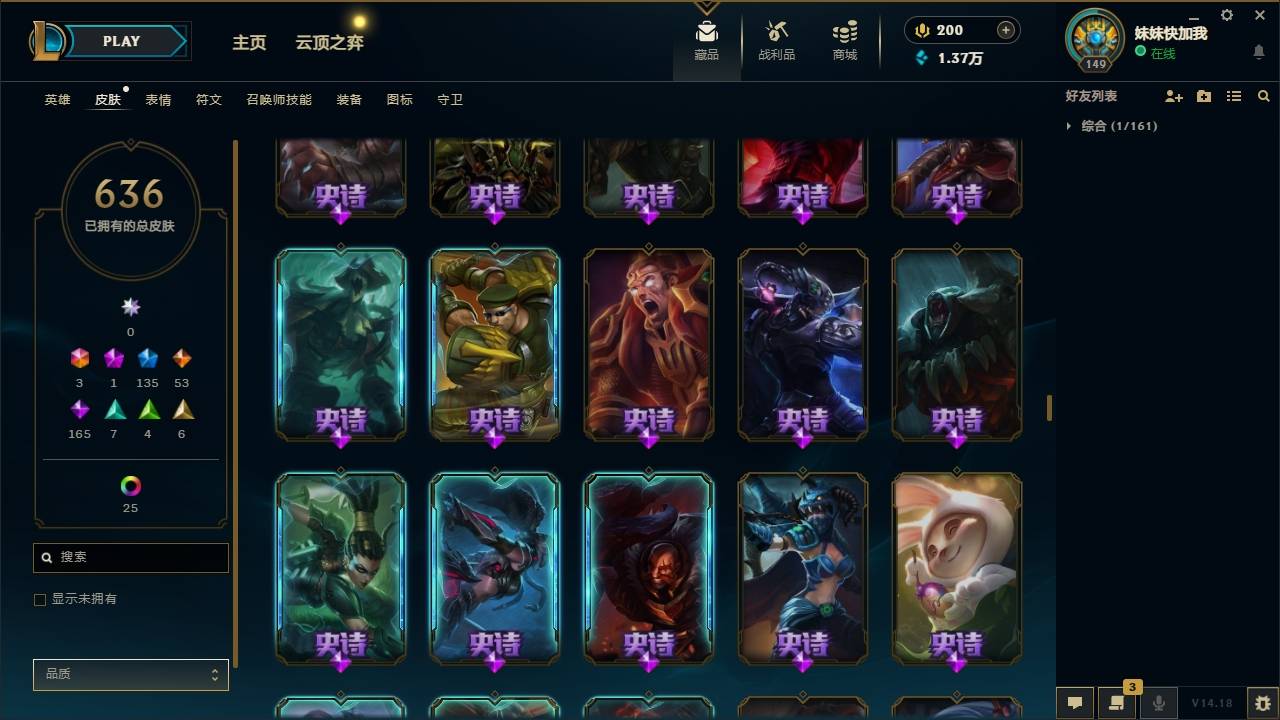Viewport: 1280px width, 720px height.
Task: Open the chat icon with 3 unread messages
Action: (1117, 703)
